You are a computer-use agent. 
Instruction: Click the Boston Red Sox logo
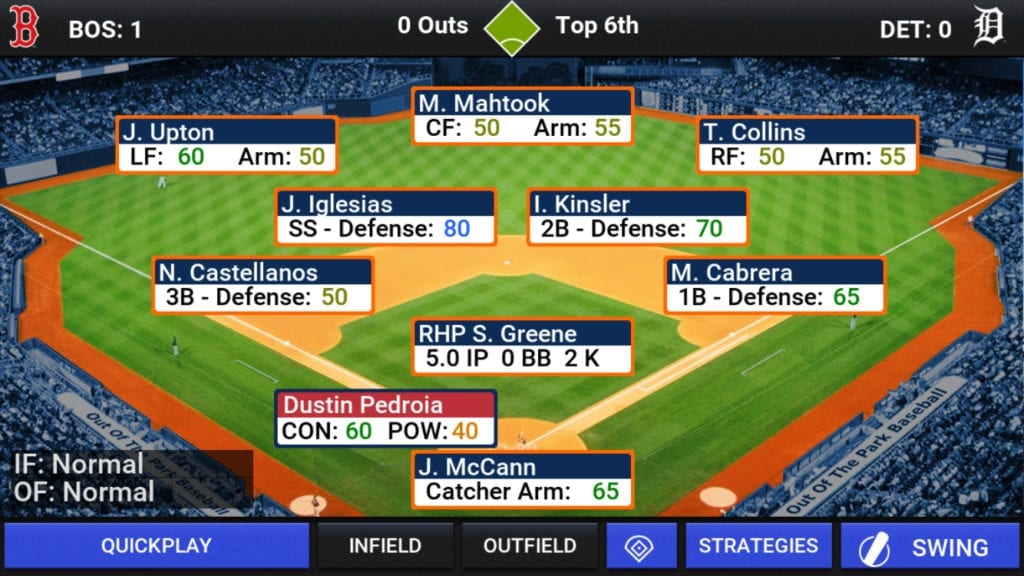click(x=24, y=28)
